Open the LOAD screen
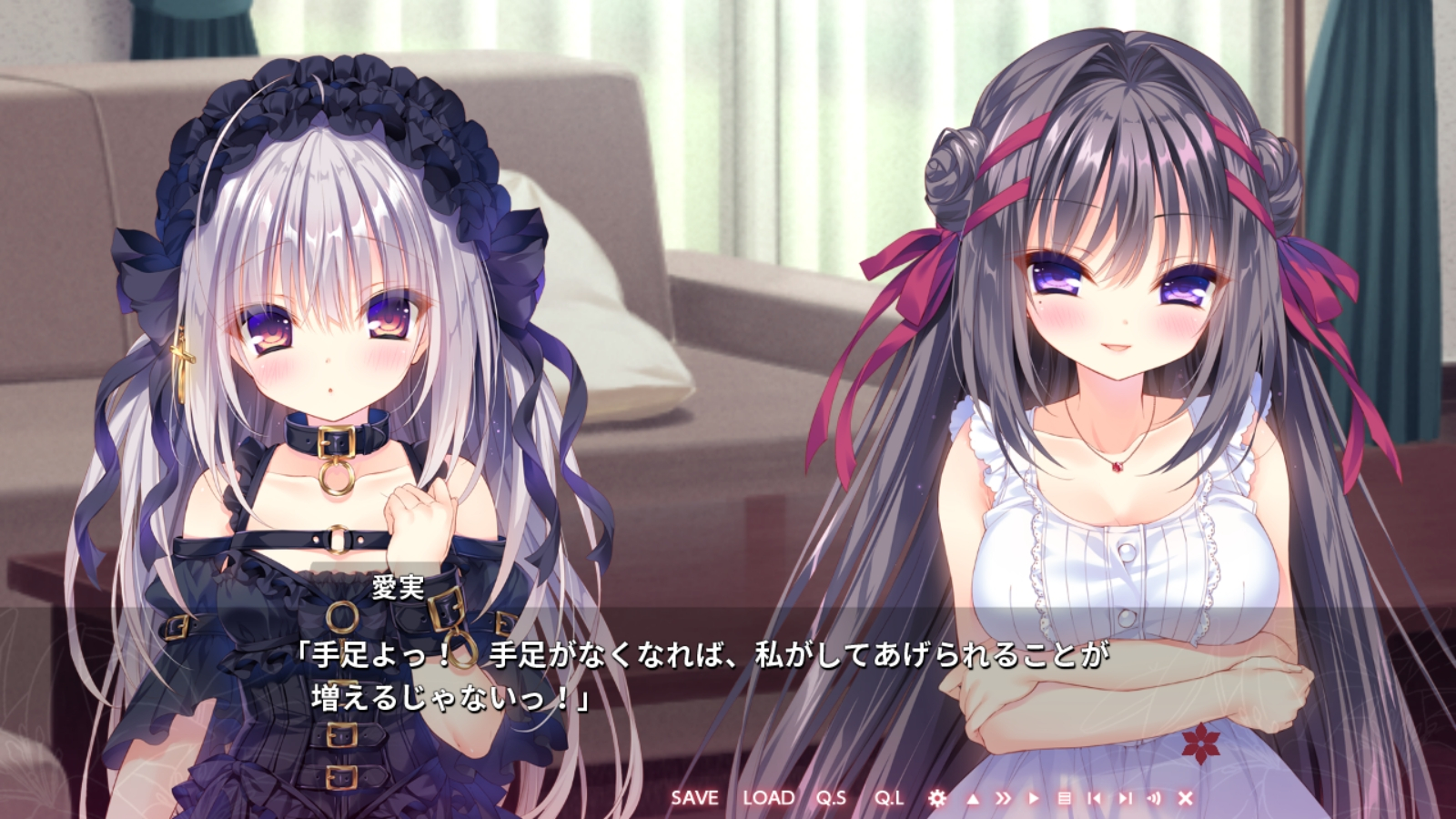 point(770,796)
